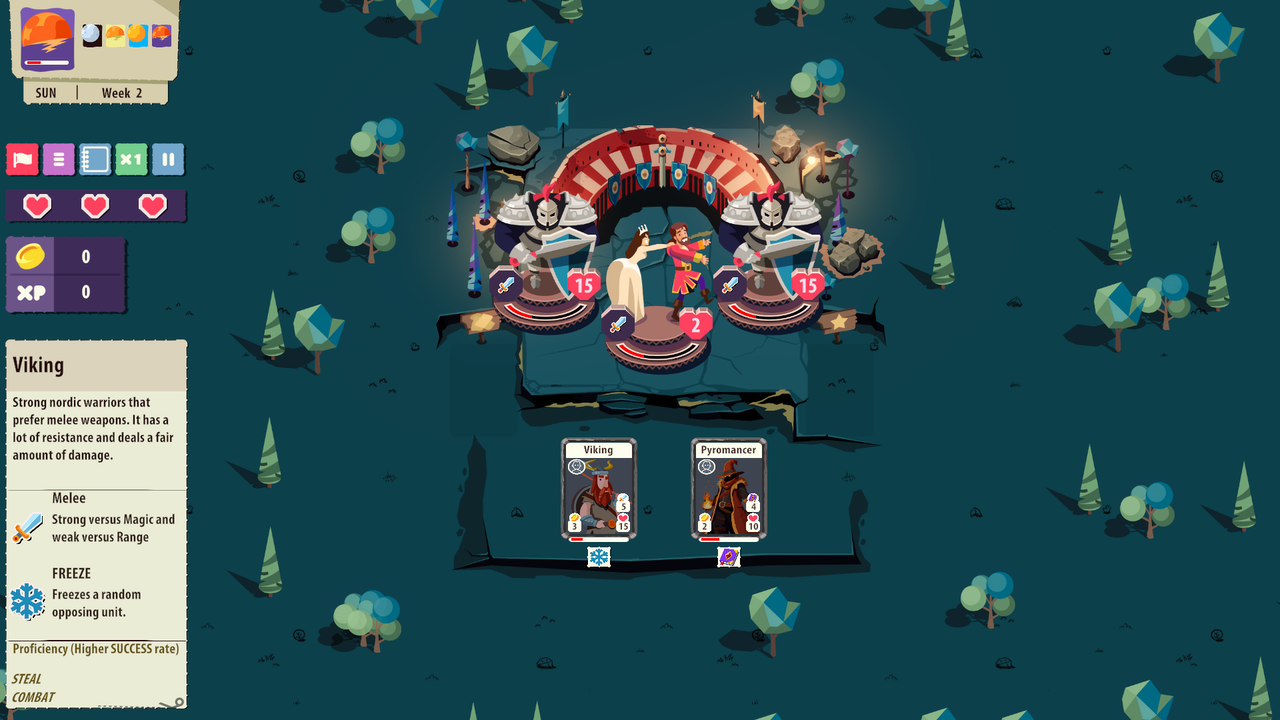Toggle the x1 game speed control
Viewport: 1280px width, 720px height.
tap(131, 160)
